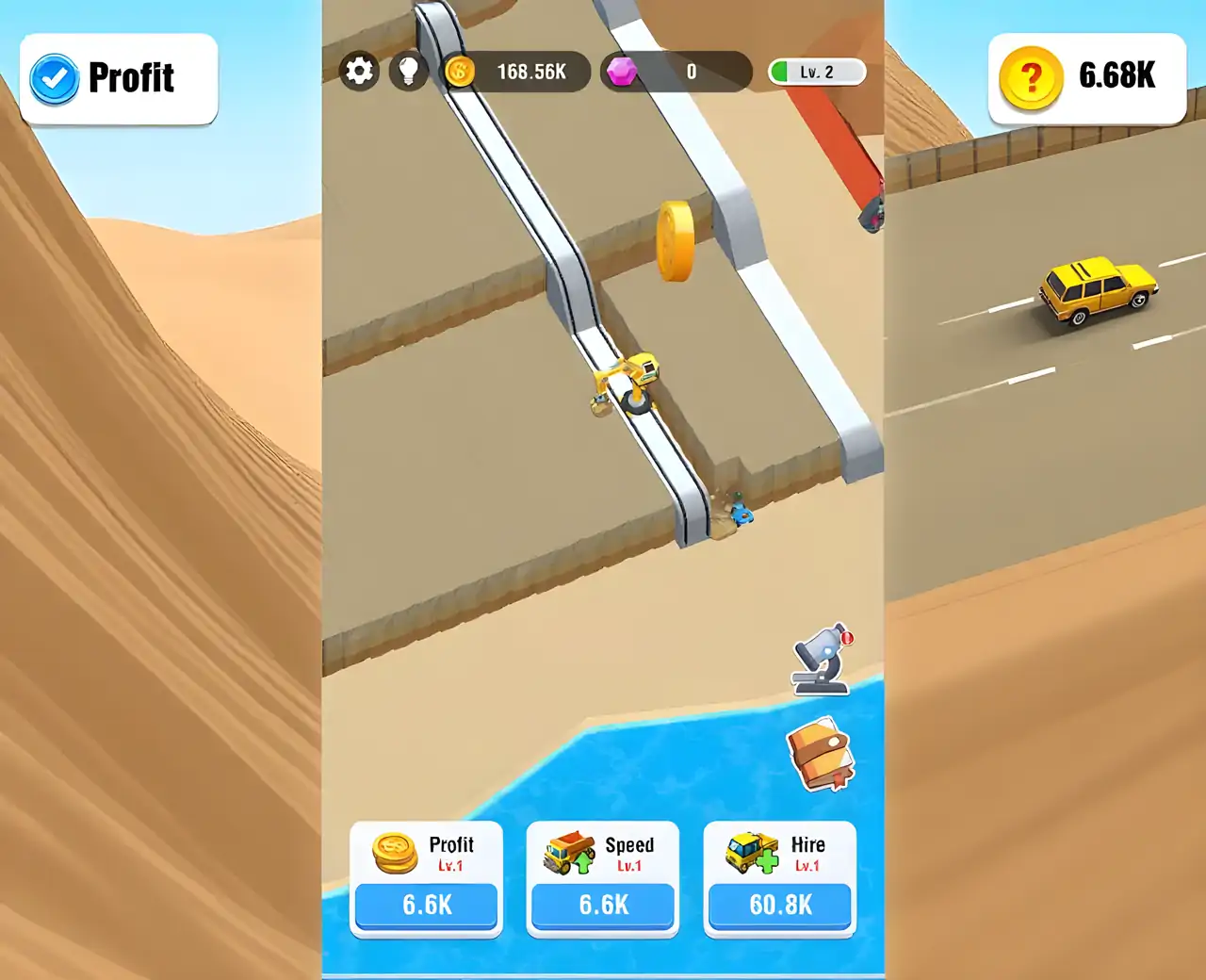
Task: Tap the lightbulb hint icon
Action: [409, 72]
